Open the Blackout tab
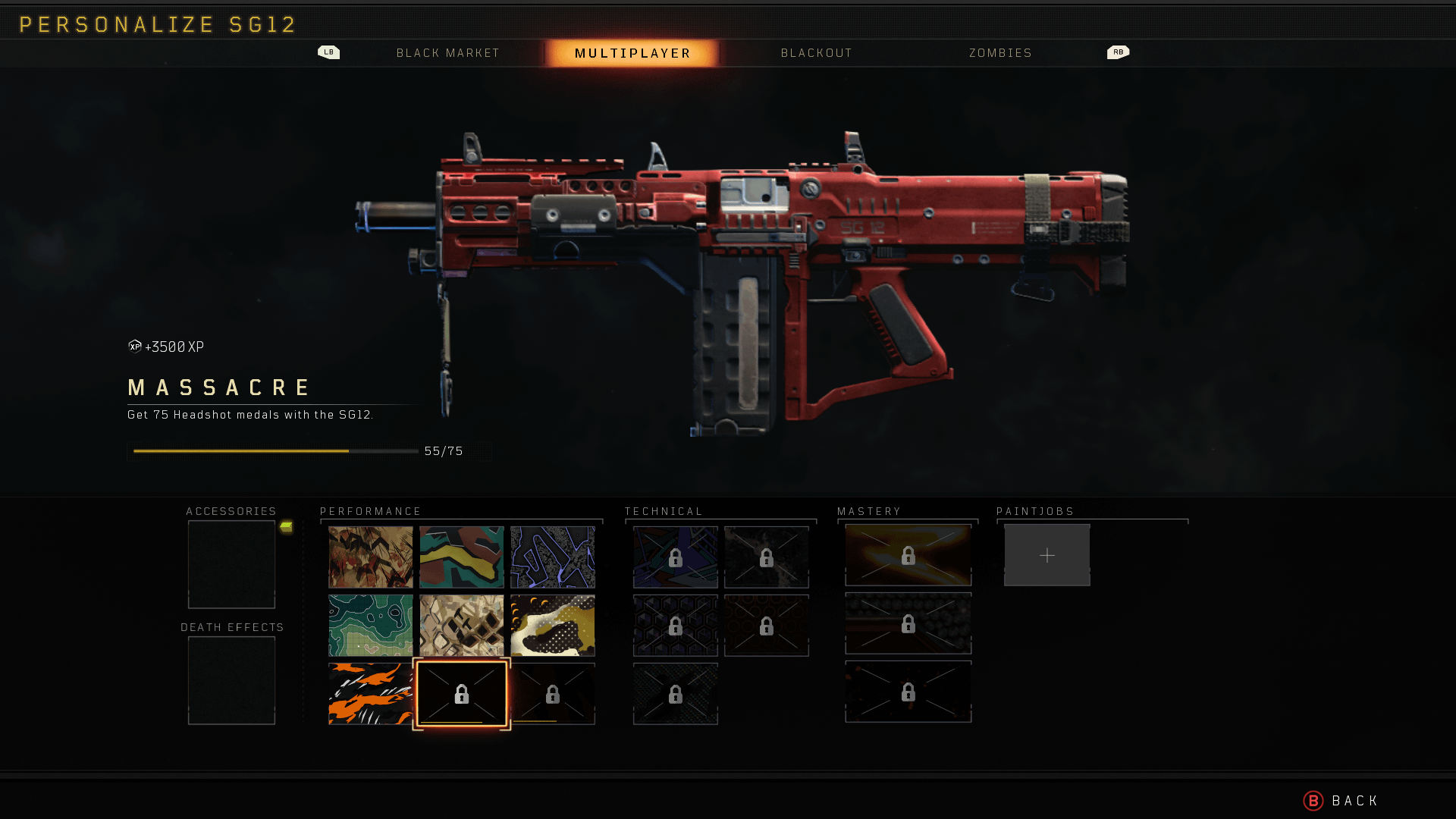 pos(816,53)
